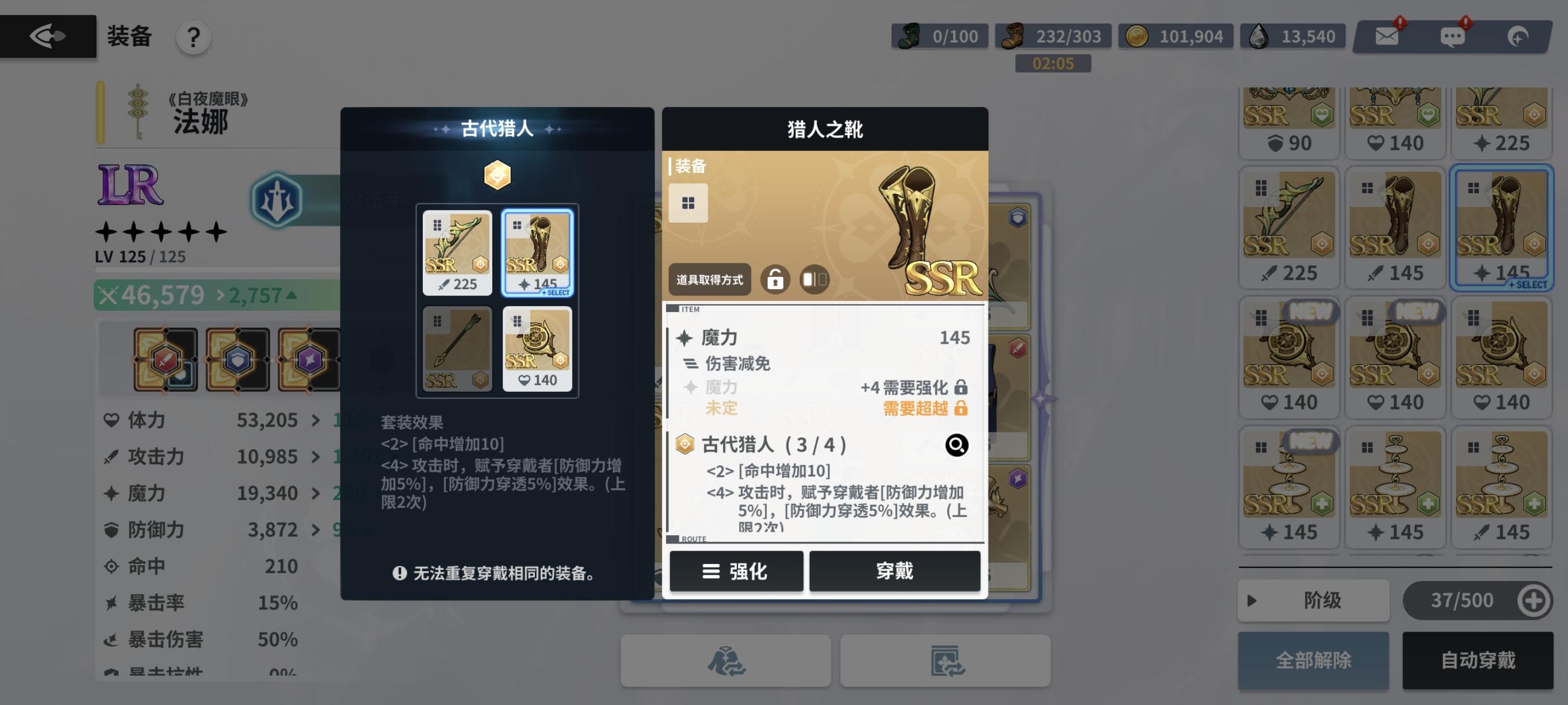Toggle the card compare view beside the lock
The width and height of the screenshot is (1568, 705).
tap(814, 280)
